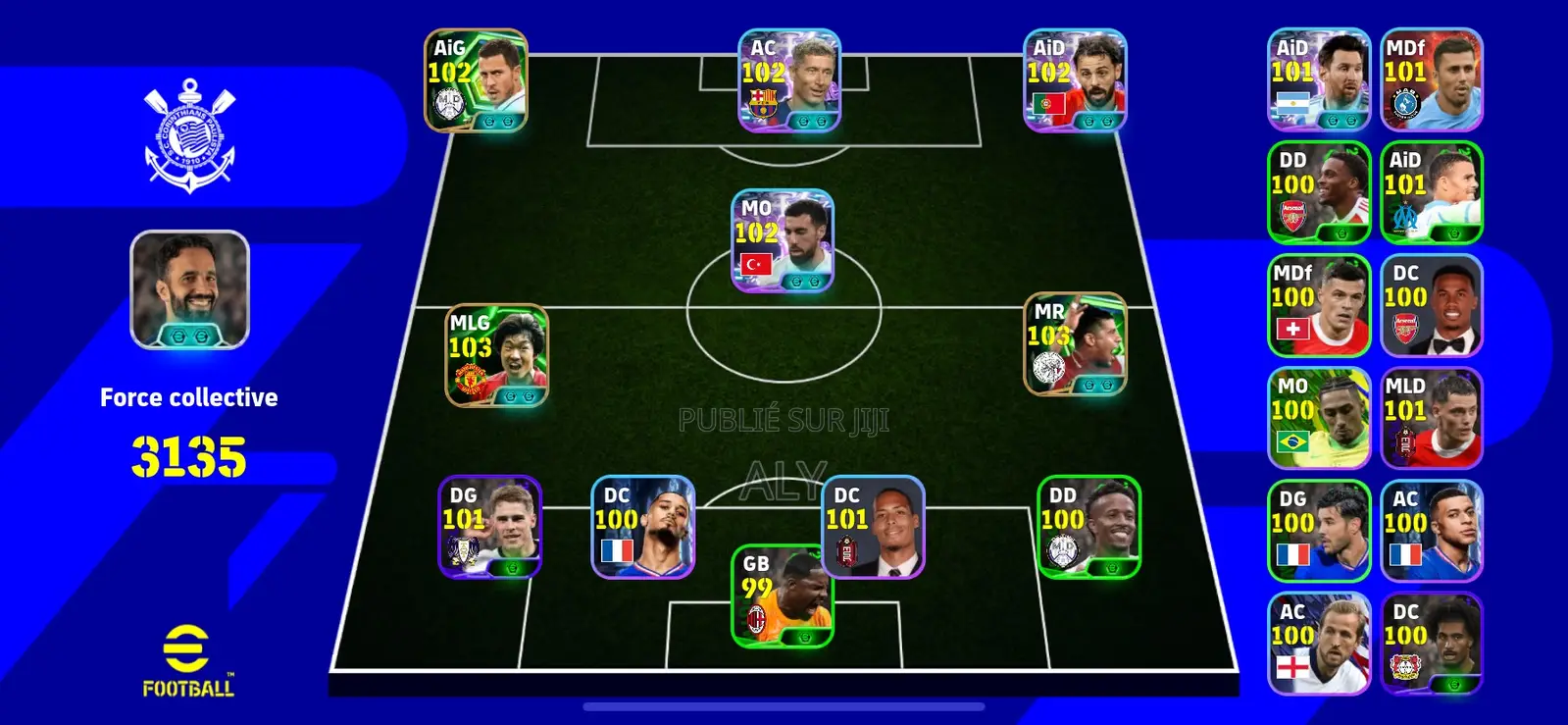Select the bench MLD 101 card
This screenshot has width=1568, height=725.
pyautogui.click(x=1432, y=419)
